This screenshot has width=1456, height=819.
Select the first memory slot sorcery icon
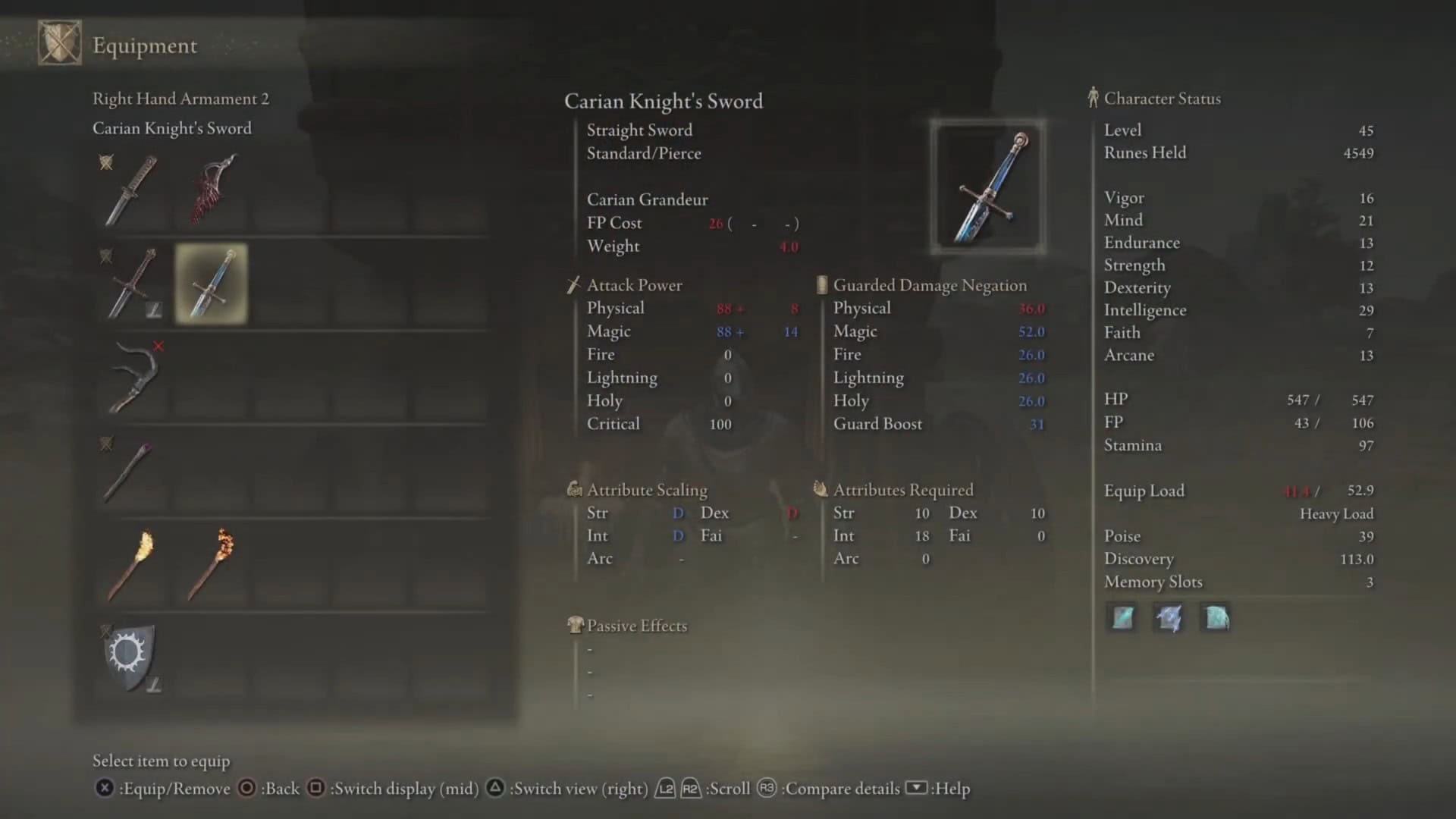point(1122,618)
